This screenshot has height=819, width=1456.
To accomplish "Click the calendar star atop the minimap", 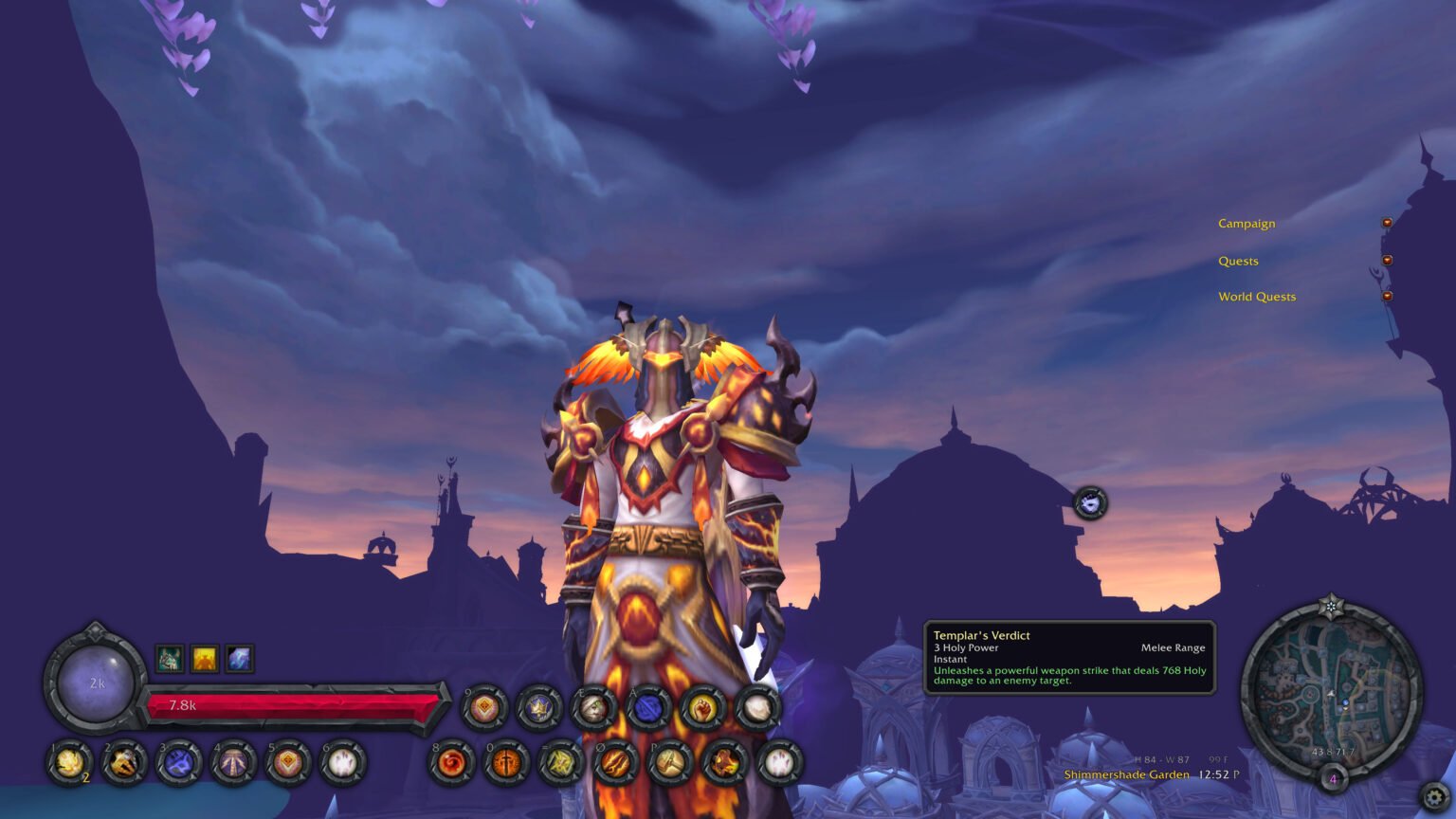I will tap(1331, 605).
